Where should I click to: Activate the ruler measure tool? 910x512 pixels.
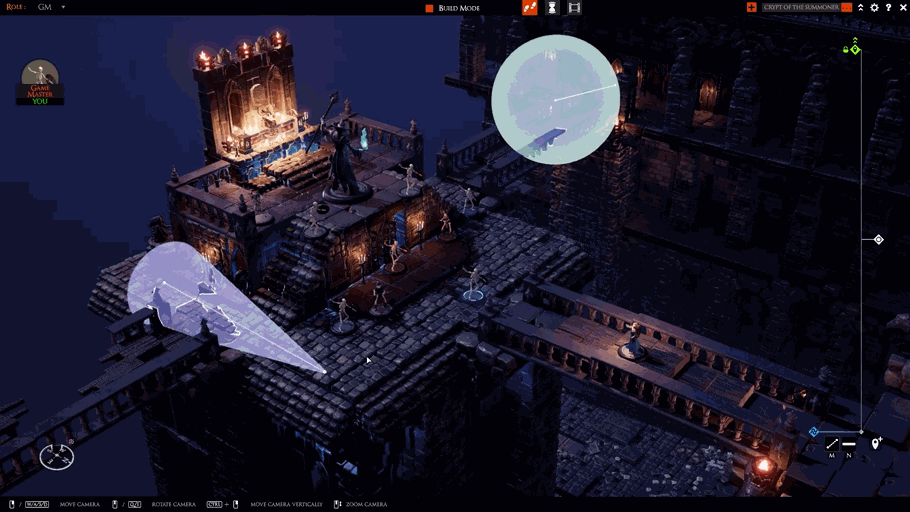(832, 444)
